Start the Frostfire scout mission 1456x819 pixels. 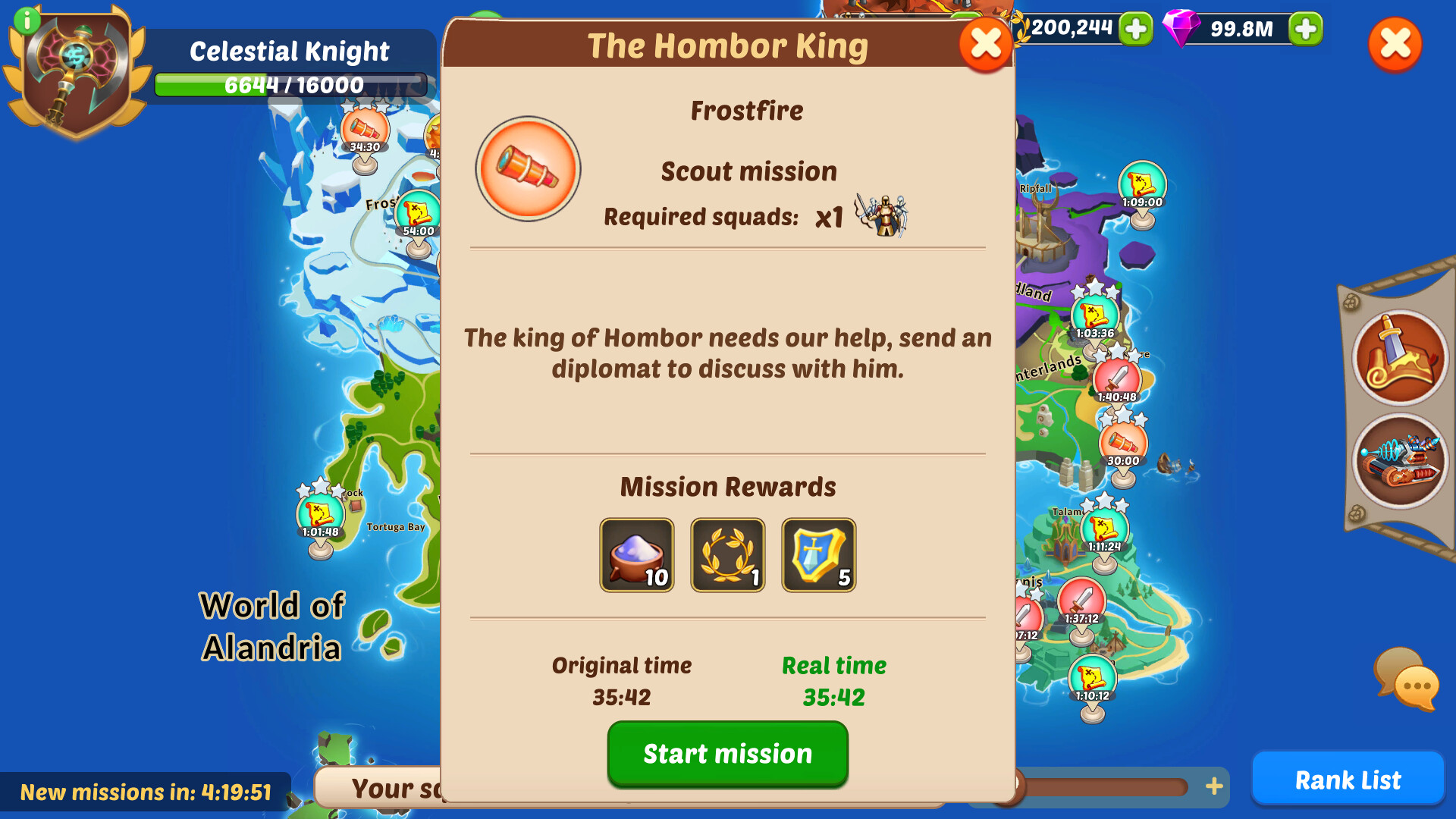[726, 753]
